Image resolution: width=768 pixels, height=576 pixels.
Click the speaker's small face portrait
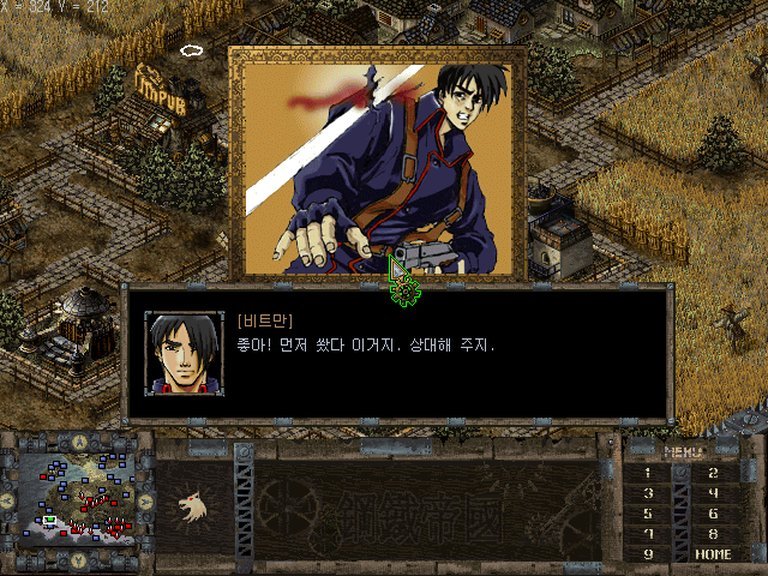tap(184, 353)
